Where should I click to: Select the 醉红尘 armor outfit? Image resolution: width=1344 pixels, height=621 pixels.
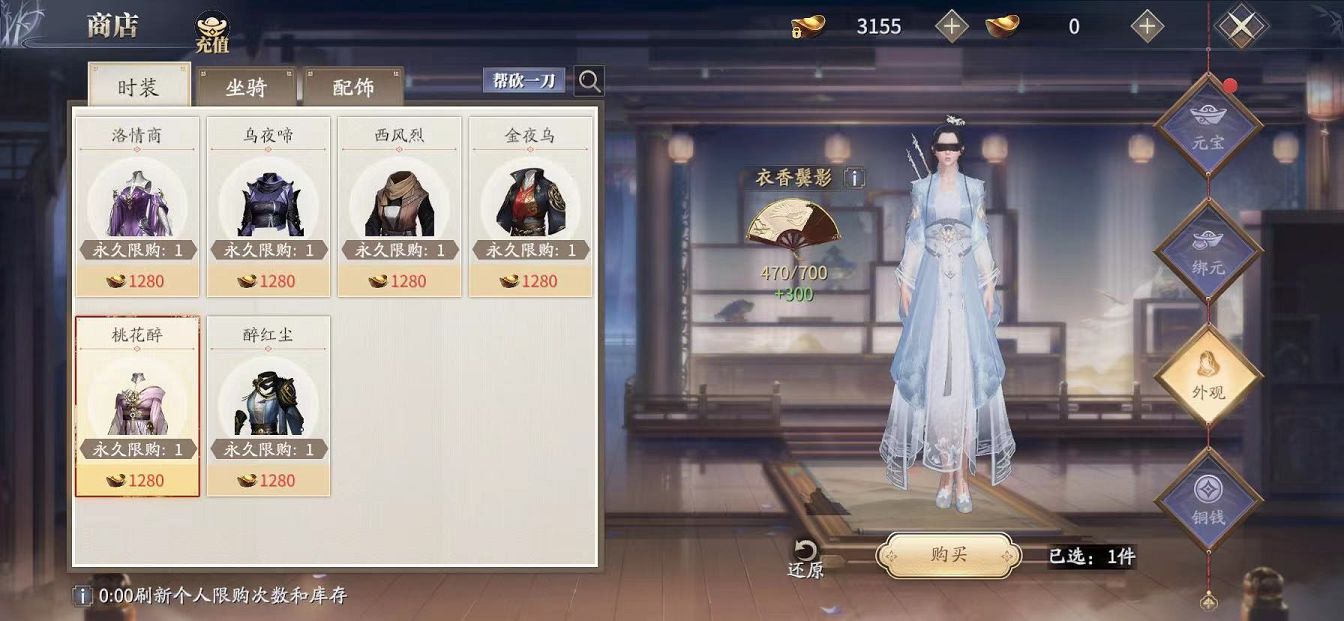tap(269, 406)
